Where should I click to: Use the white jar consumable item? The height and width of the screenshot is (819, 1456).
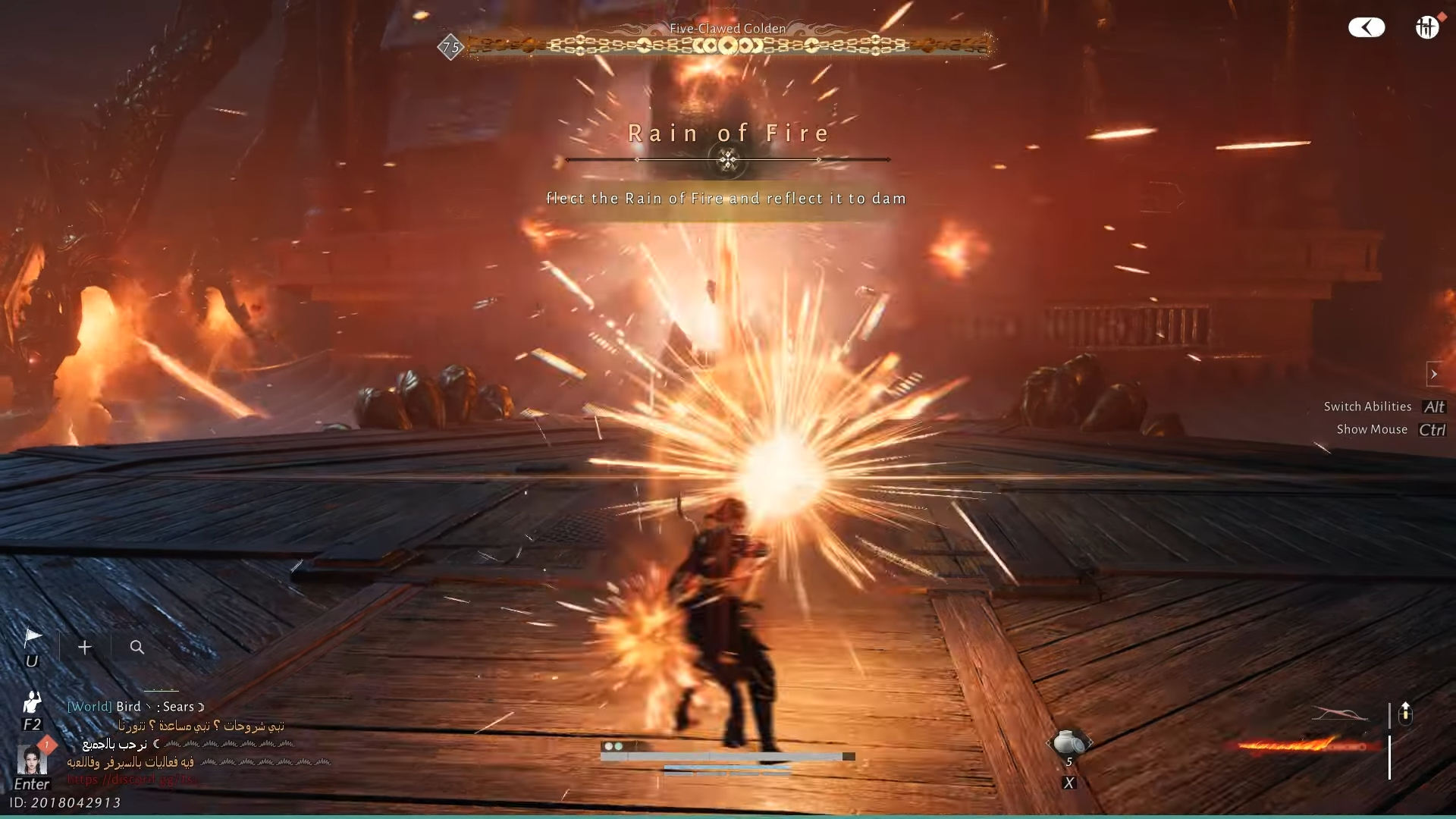pyautogui.click(x=1068, y=742)
